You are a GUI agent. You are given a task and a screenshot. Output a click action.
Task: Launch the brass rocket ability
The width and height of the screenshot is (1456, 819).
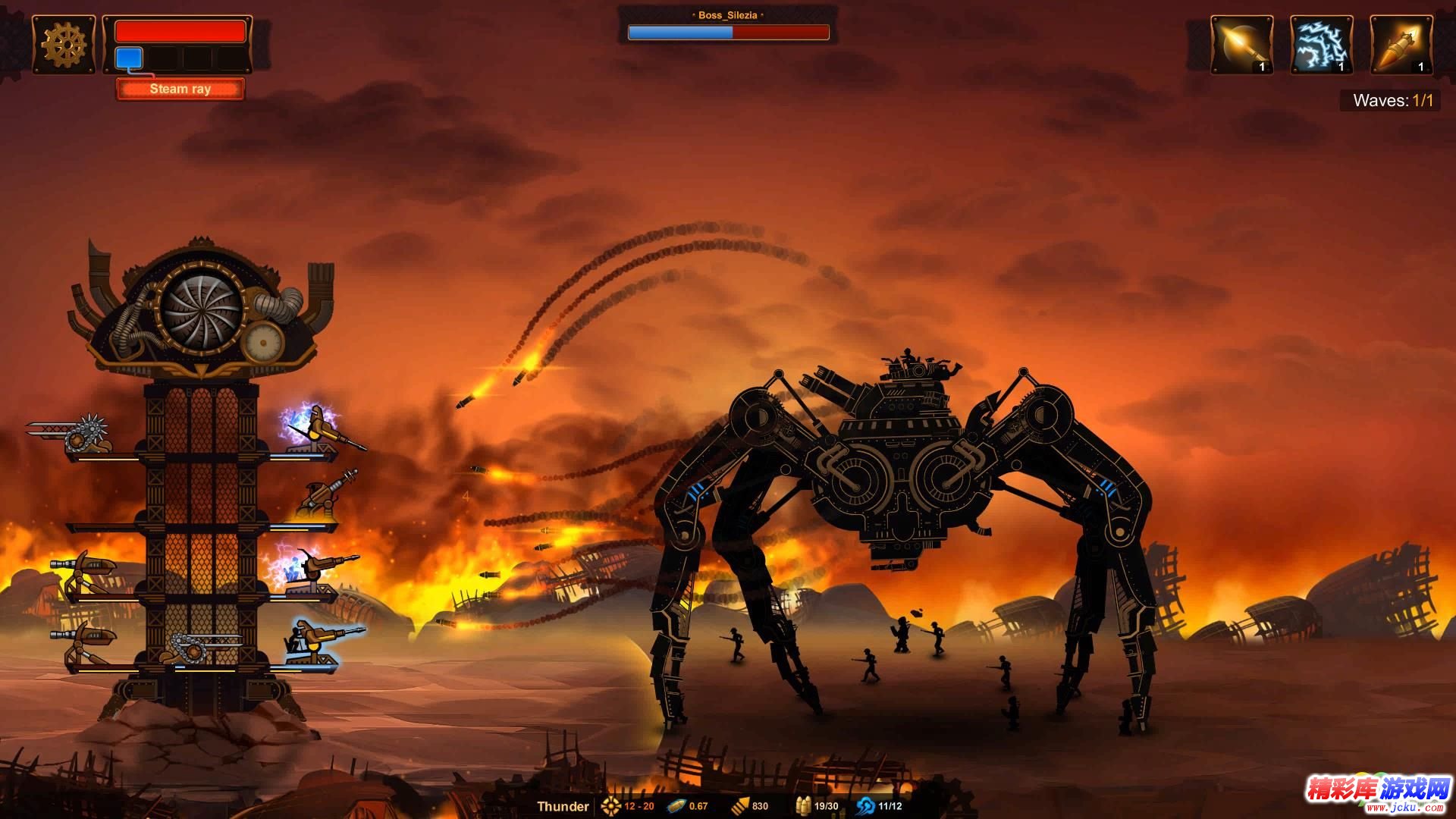point(1401,45)
